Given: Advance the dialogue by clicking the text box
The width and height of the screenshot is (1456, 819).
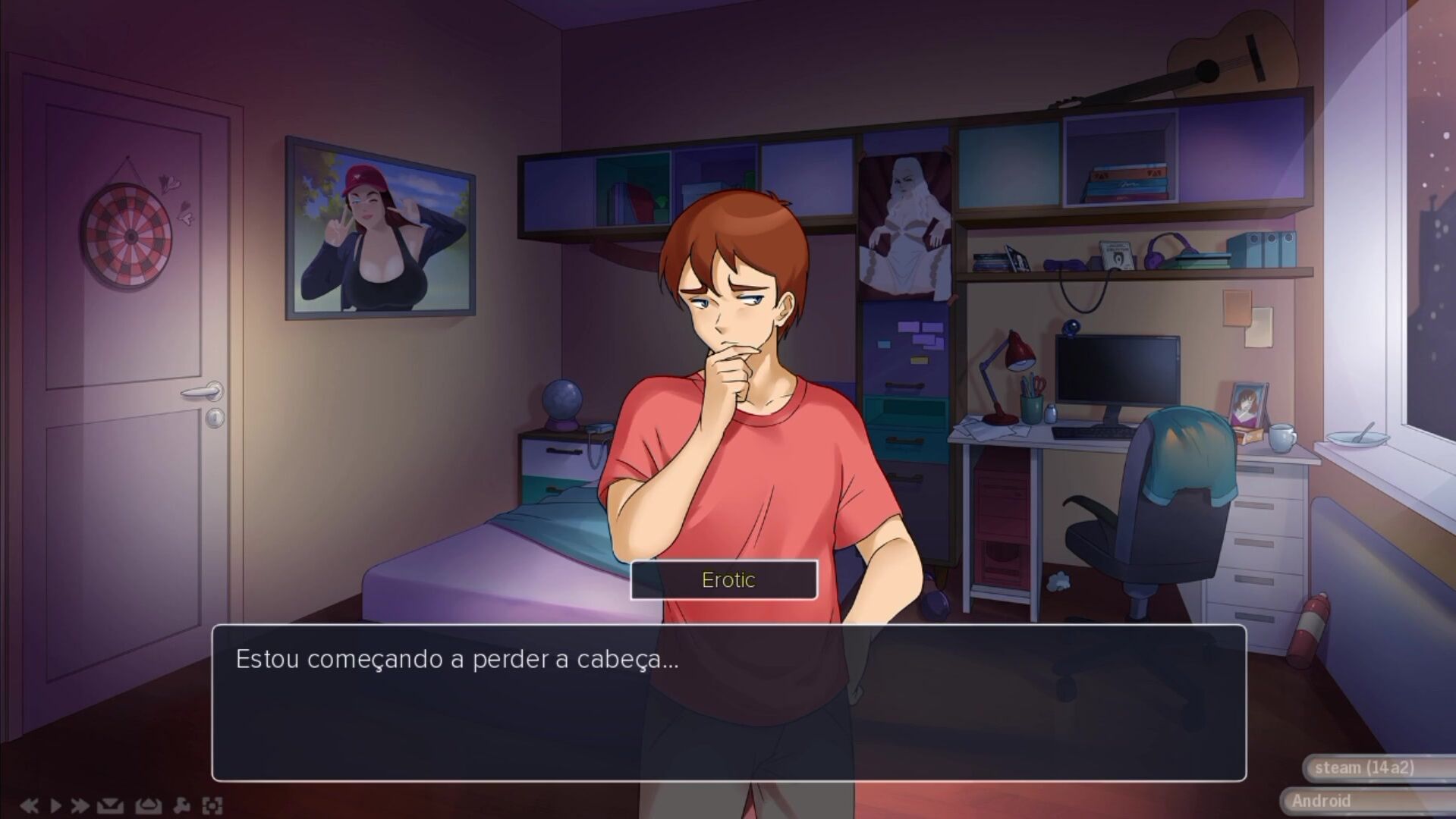Looking at the screenshot, I should pos(728,702).
